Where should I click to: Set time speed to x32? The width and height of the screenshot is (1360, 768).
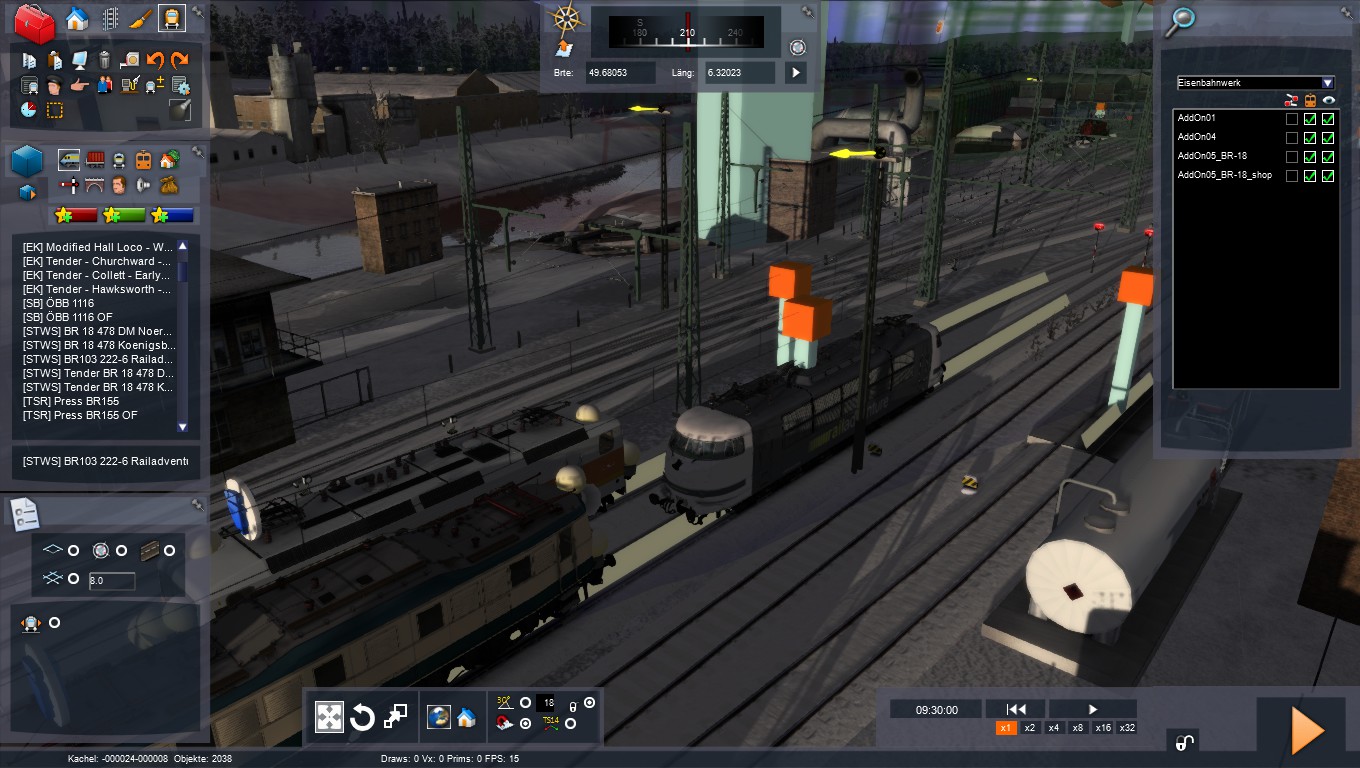1127,728
